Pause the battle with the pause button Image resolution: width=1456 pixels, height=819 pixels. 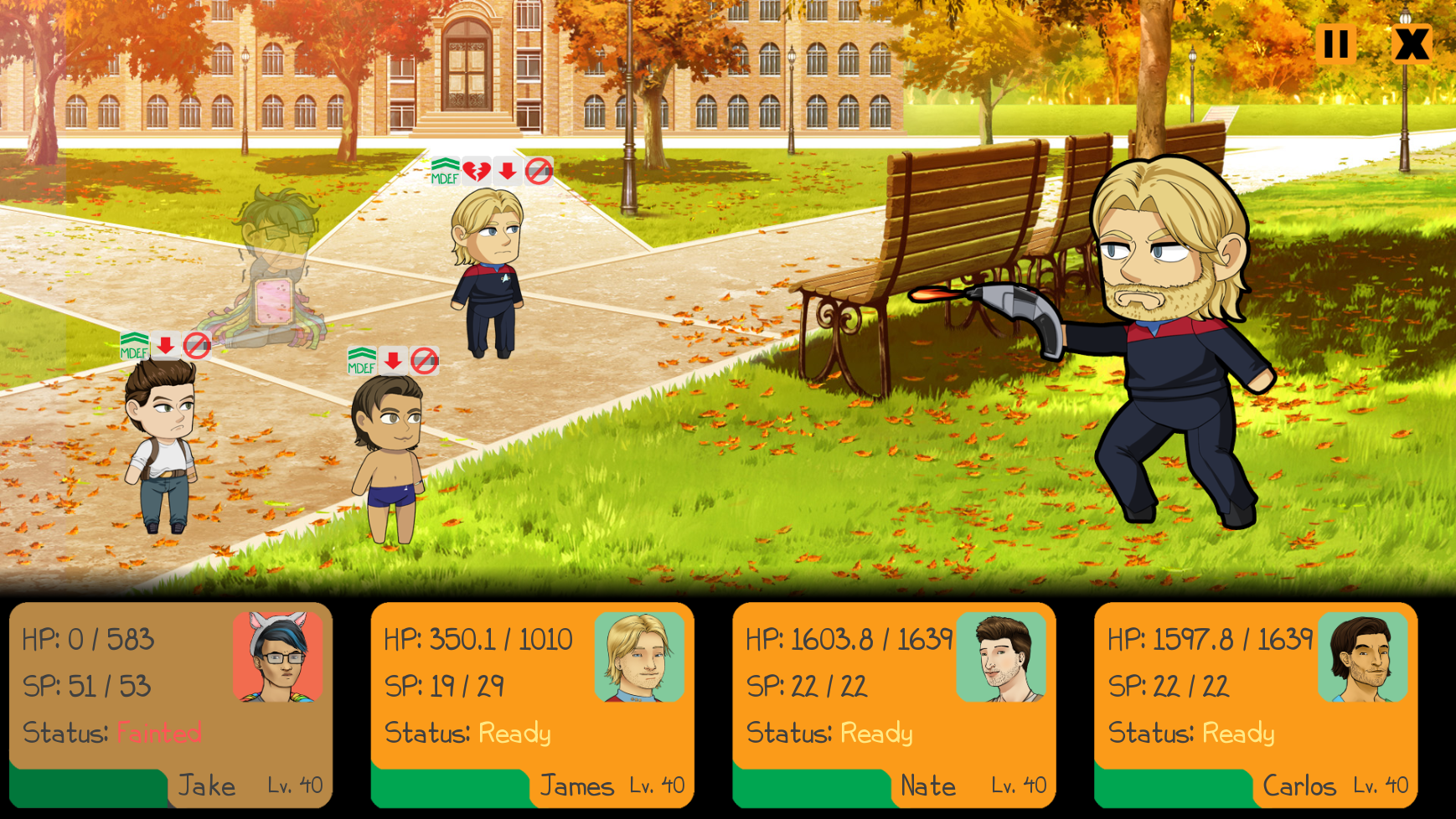pos(1336,44)
